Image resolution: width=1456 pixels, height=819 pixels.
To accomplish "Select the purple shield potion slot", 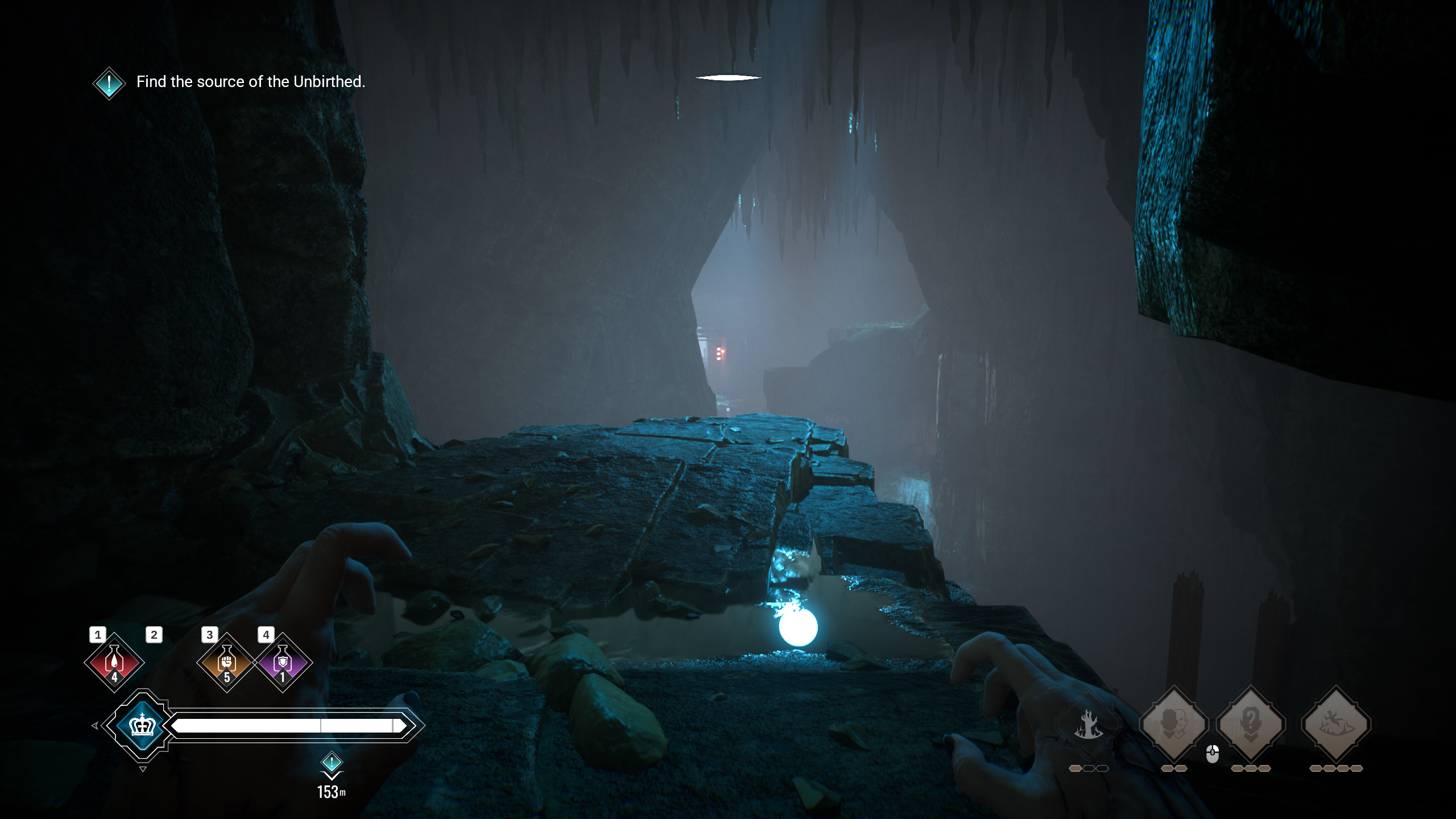I will (283, 663).
